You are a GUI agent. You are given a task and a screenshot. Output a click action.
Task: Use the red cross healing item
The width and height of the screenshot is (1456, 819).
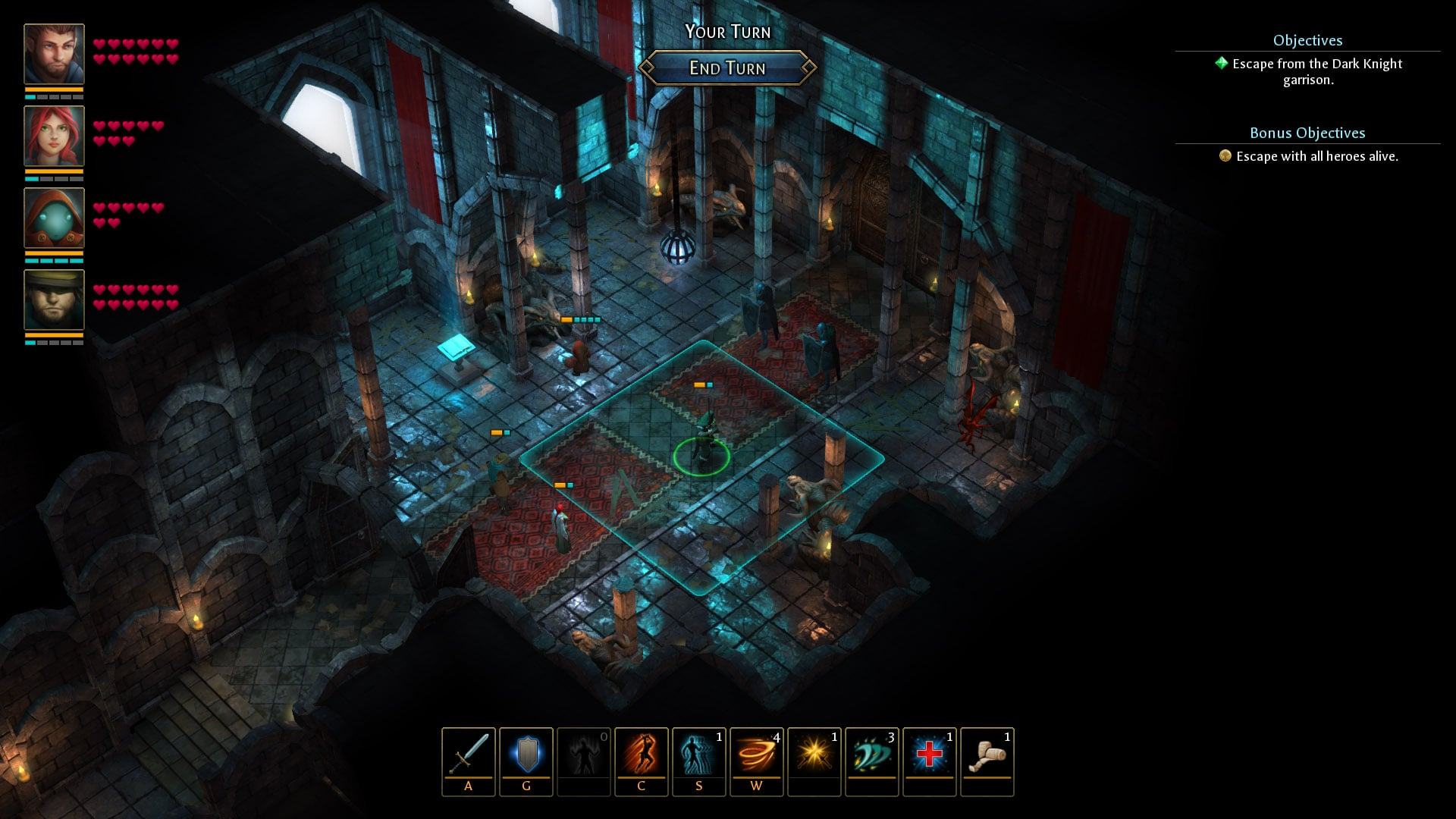coord(930,755)
